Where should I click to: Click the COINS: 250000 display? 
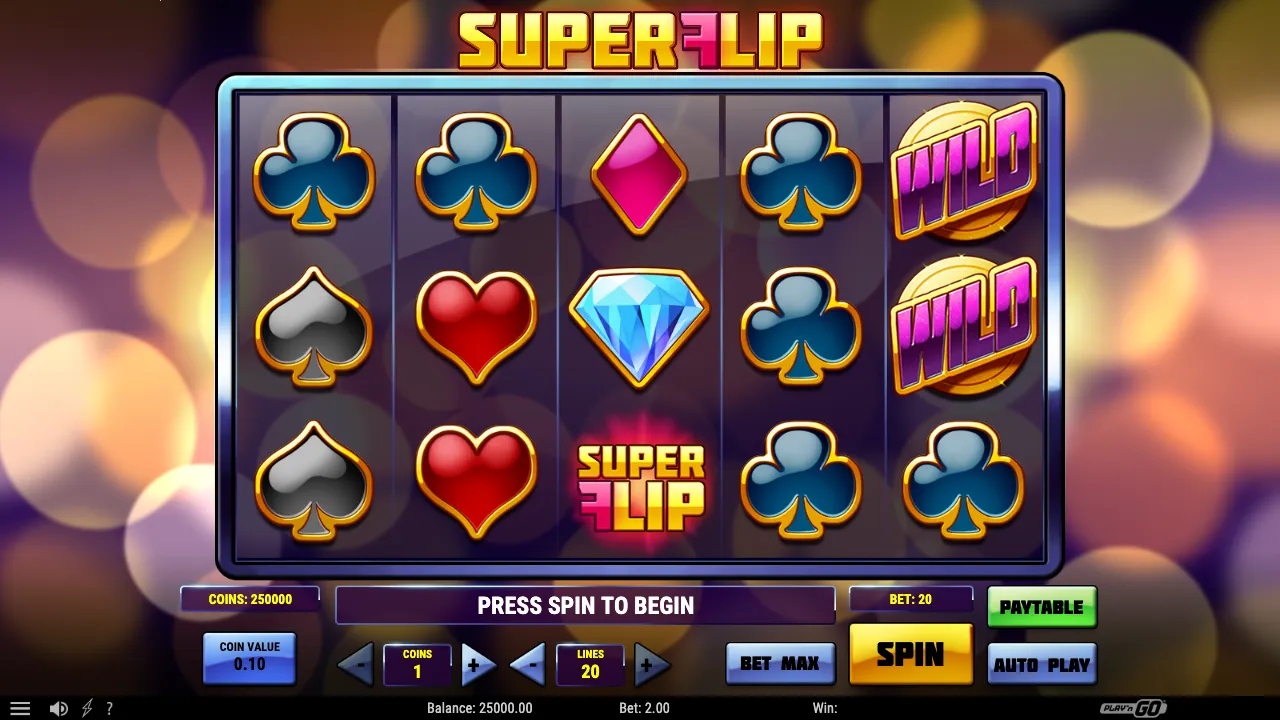pyautogui.click(x=248, y=599)
